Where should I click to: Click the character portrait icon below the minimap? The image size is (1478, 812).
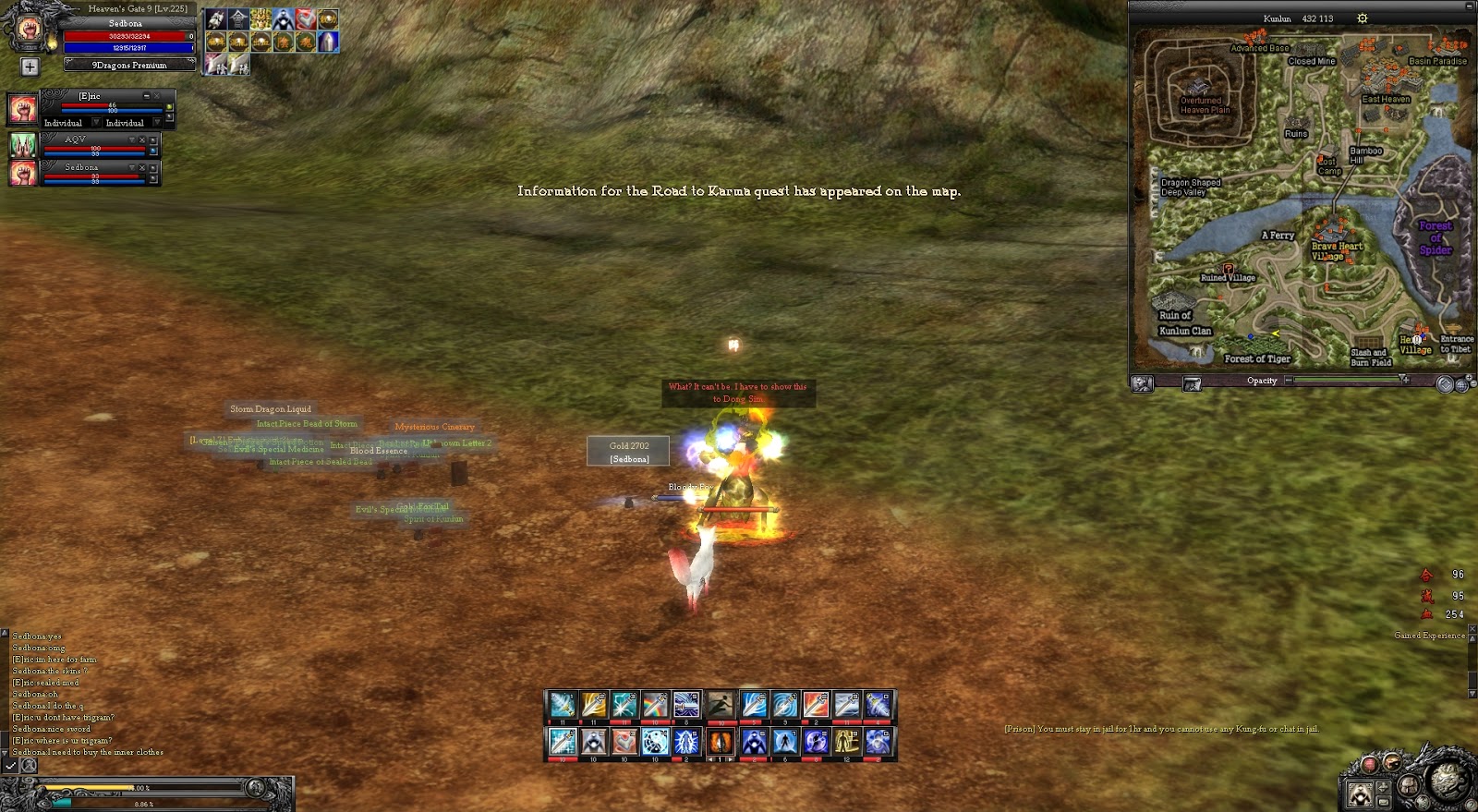[x=1142, y=382]
